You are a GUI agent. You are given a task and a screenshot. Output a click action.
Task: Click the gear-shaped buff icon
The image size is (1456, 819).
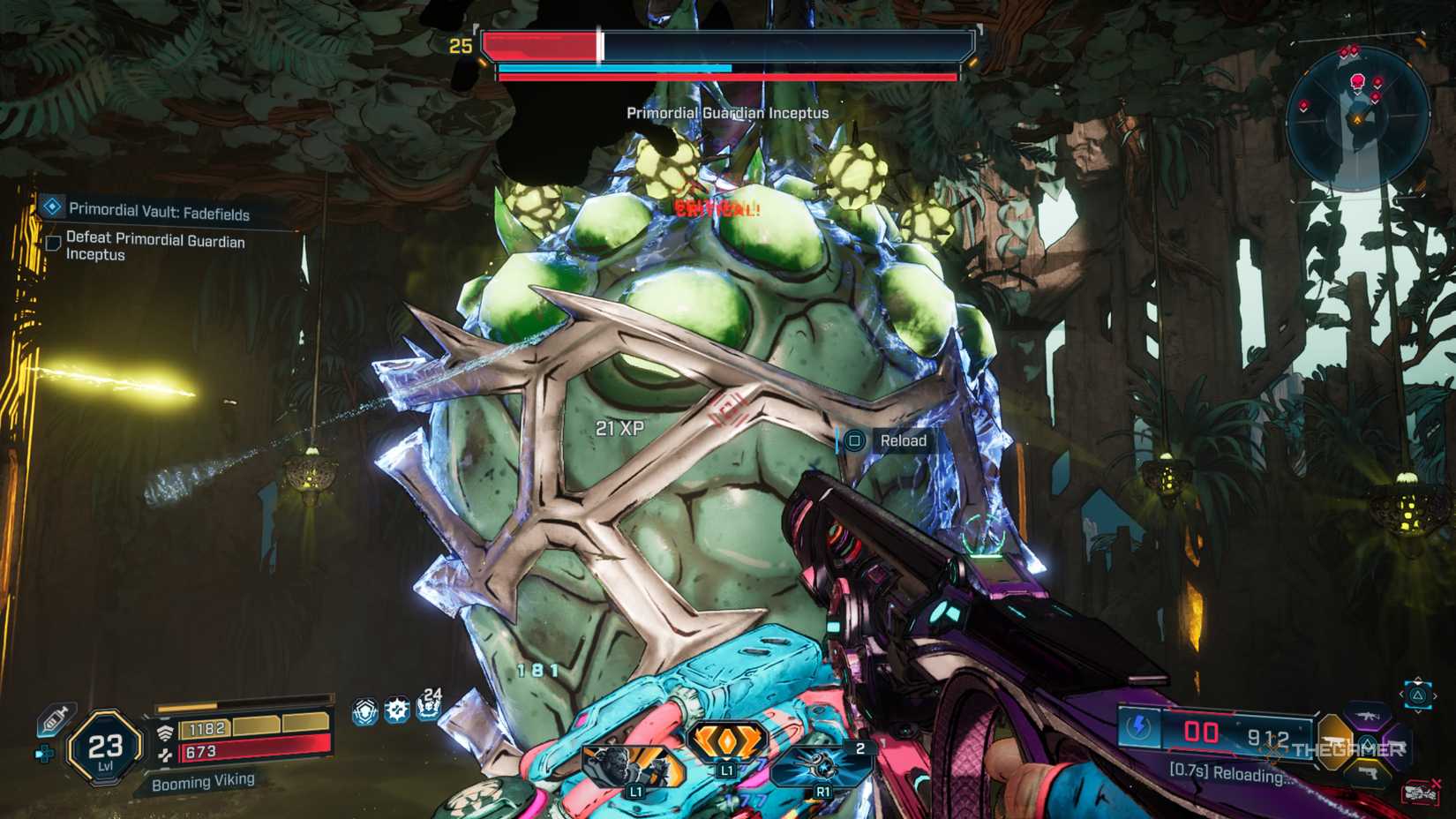click(396, 710)
